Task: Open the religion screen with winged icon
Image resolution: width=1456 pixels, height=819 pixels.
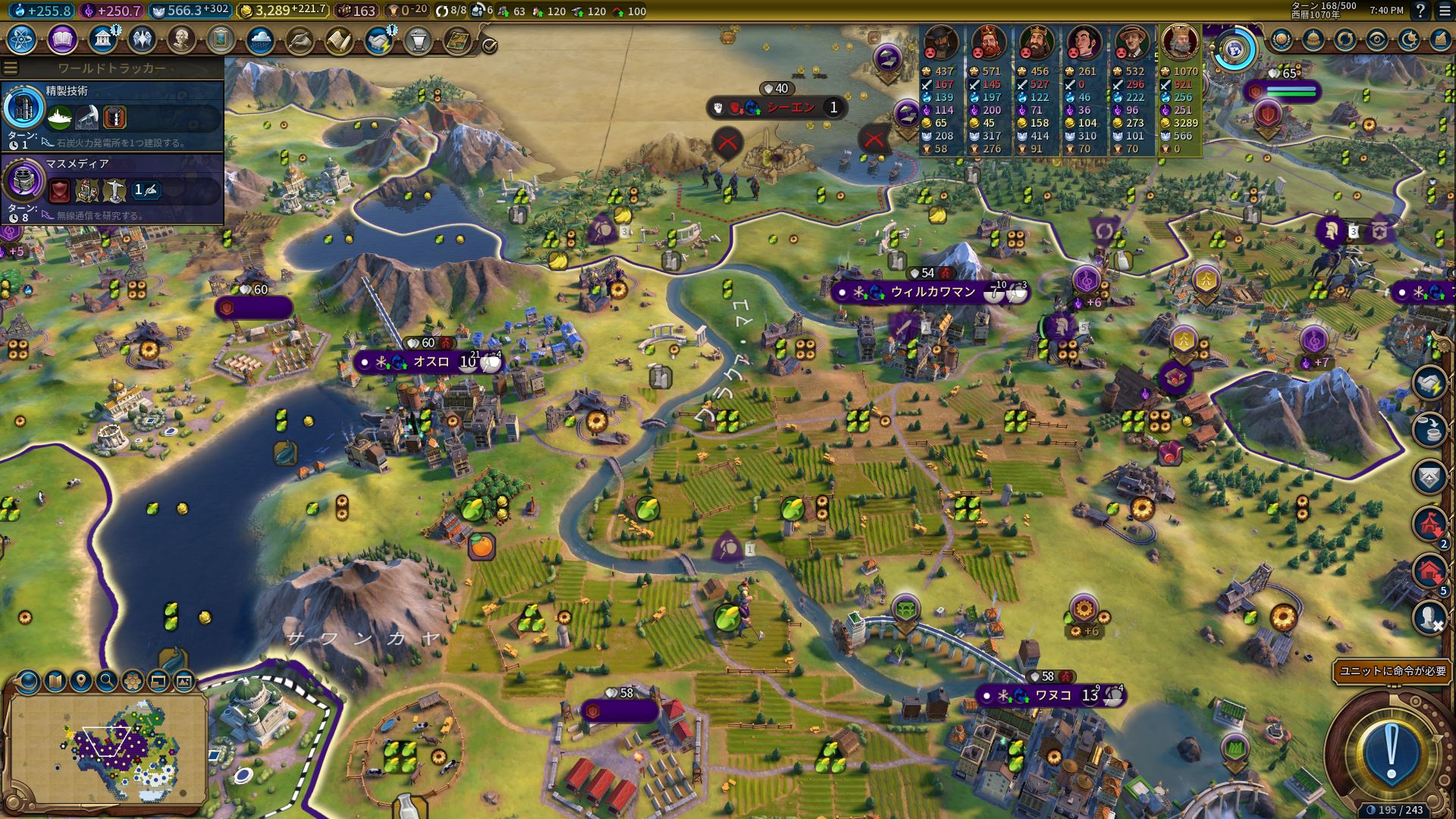Action: 142,39
